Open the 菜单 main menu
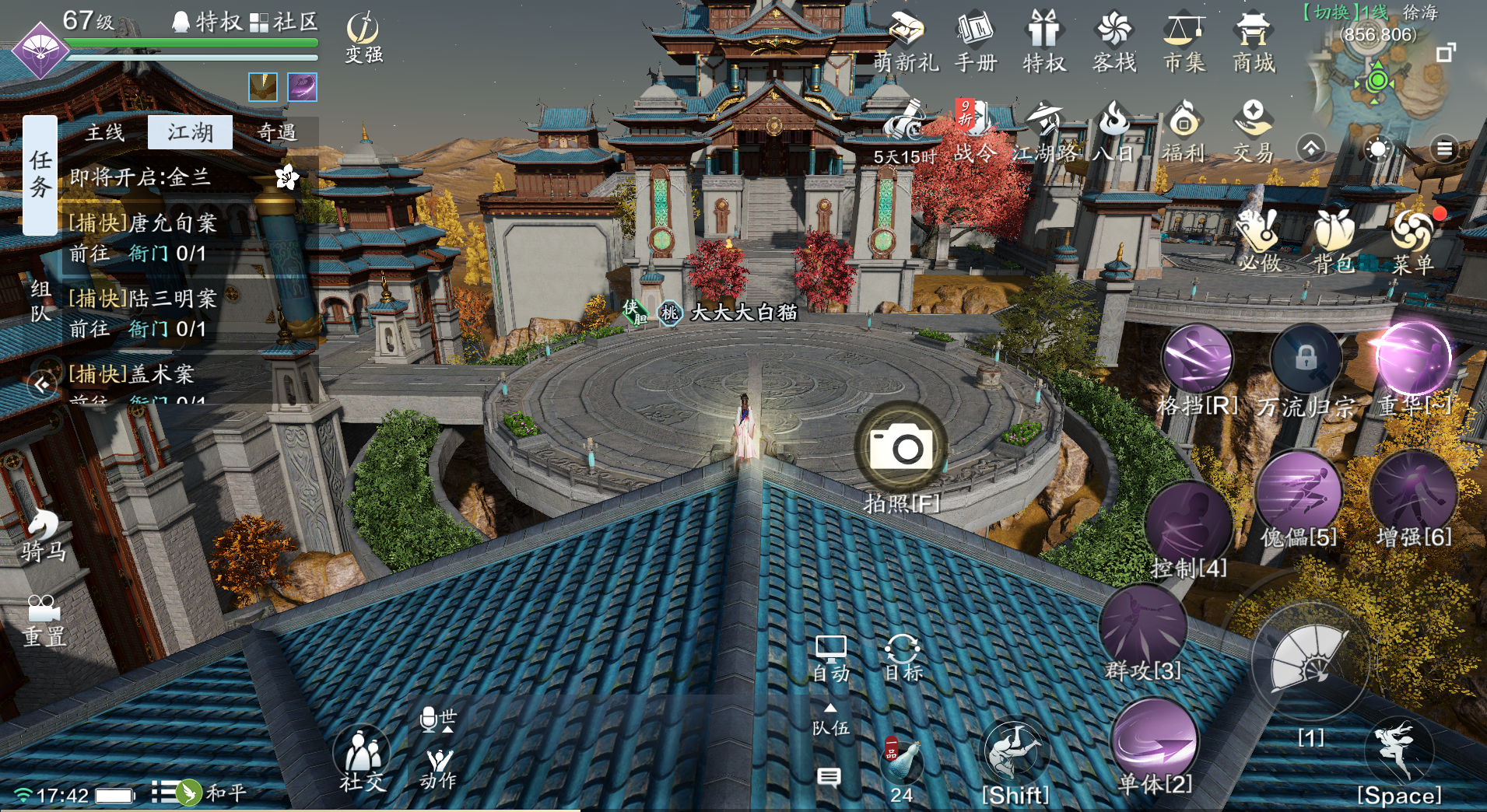The height and width of the screenshot is (812, 1487). (x=1412, y=240)
